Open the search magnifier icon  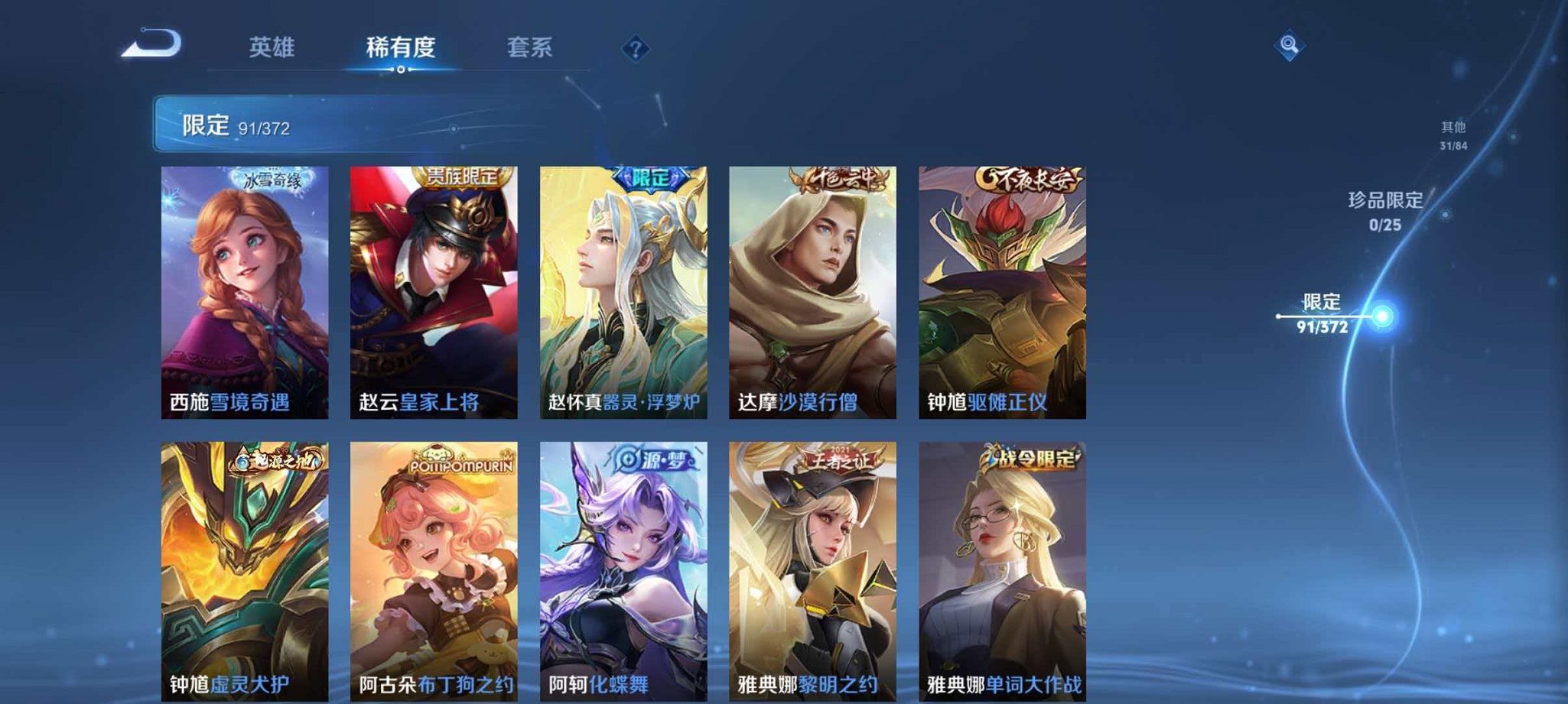1287,46
